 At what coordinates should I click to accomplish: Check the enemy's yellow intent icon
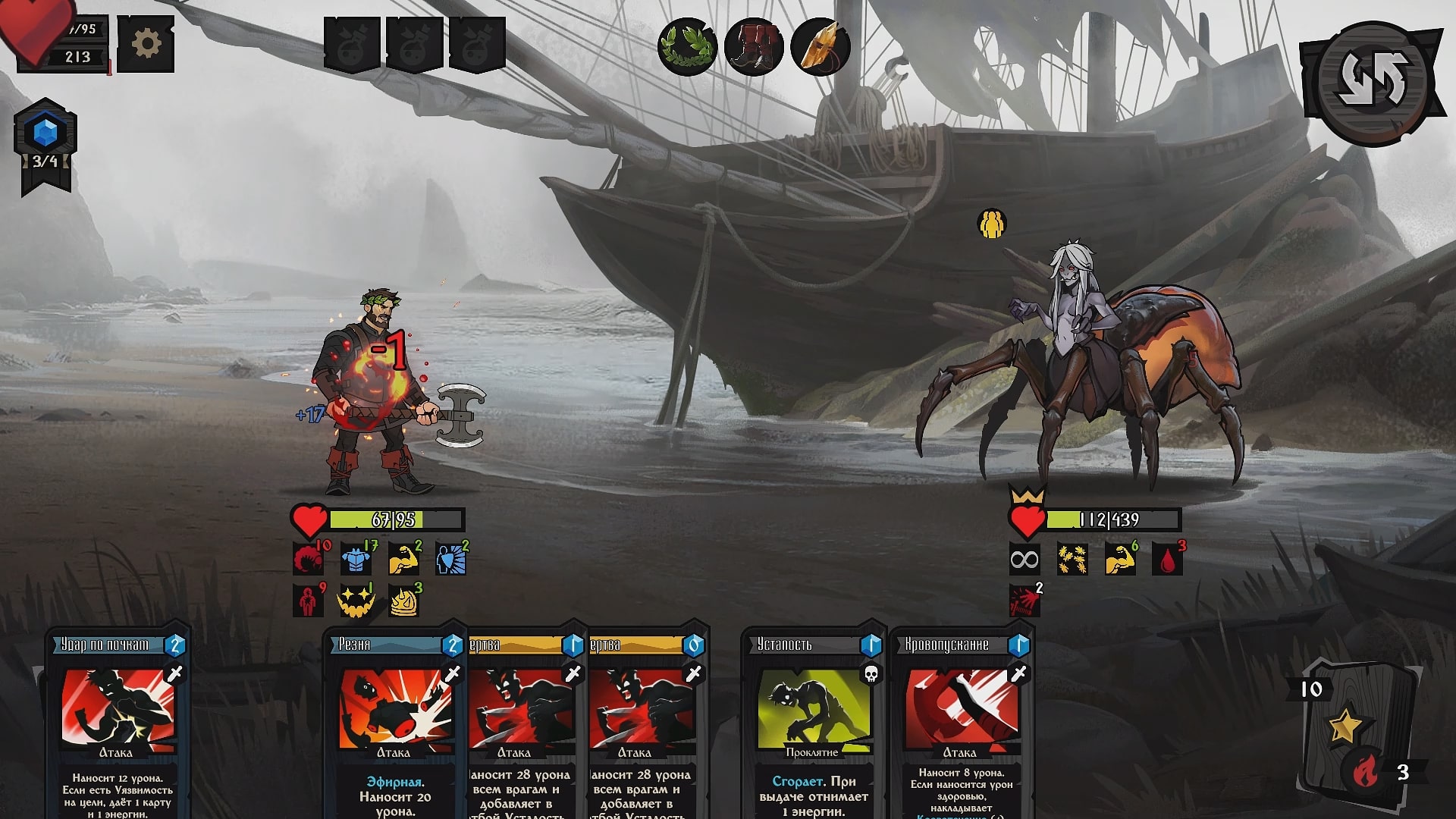coord(991,224)
